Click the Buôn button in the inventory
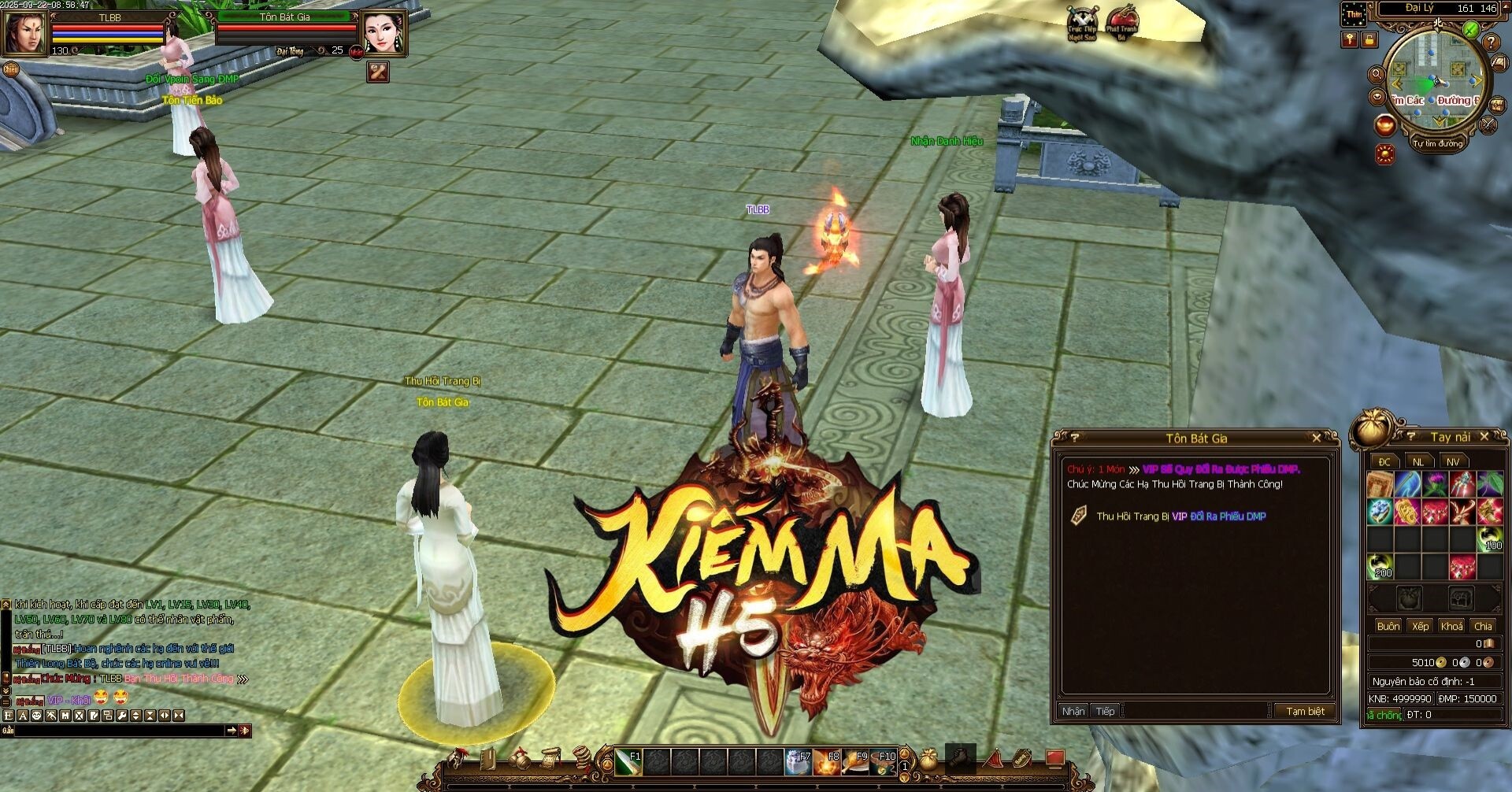The image size is (1512, 792). pyautogui.click(x=1388, y=626)
